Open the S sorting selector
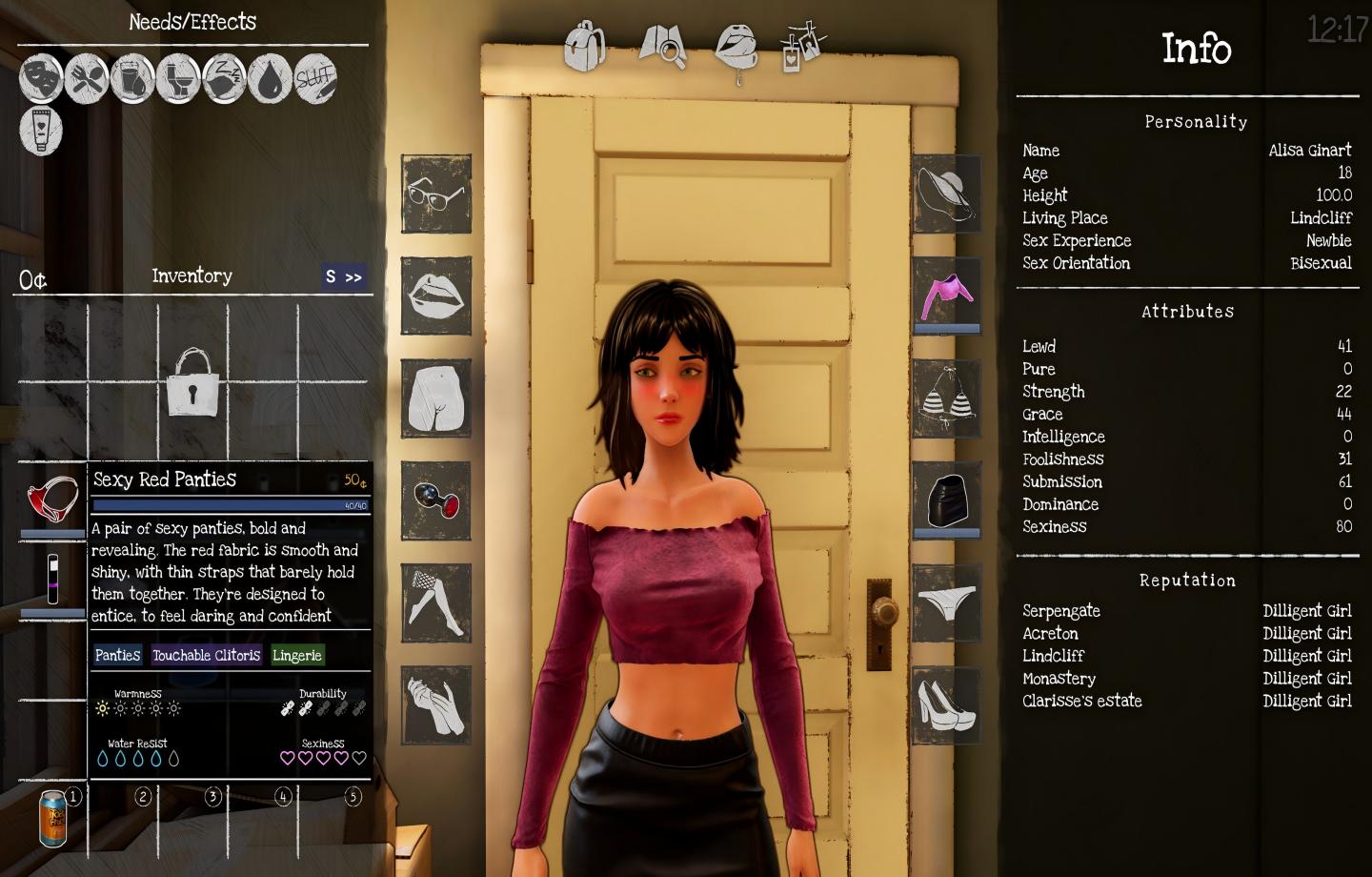The image size is (1372, 877). click(329, 277)
